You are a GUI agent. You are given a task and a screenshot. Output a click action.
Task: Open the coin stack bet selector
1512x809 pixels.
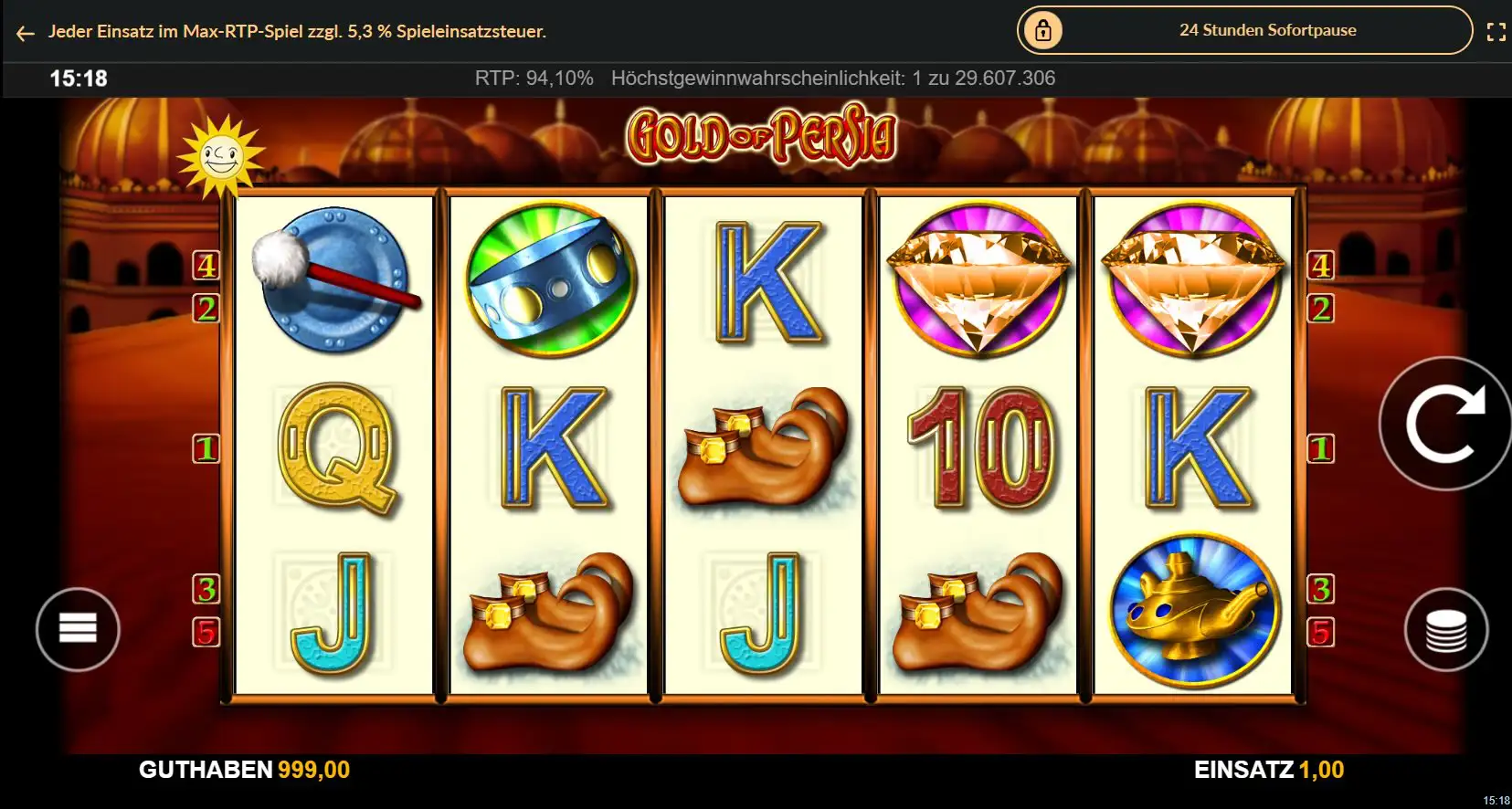[1445, 630]
